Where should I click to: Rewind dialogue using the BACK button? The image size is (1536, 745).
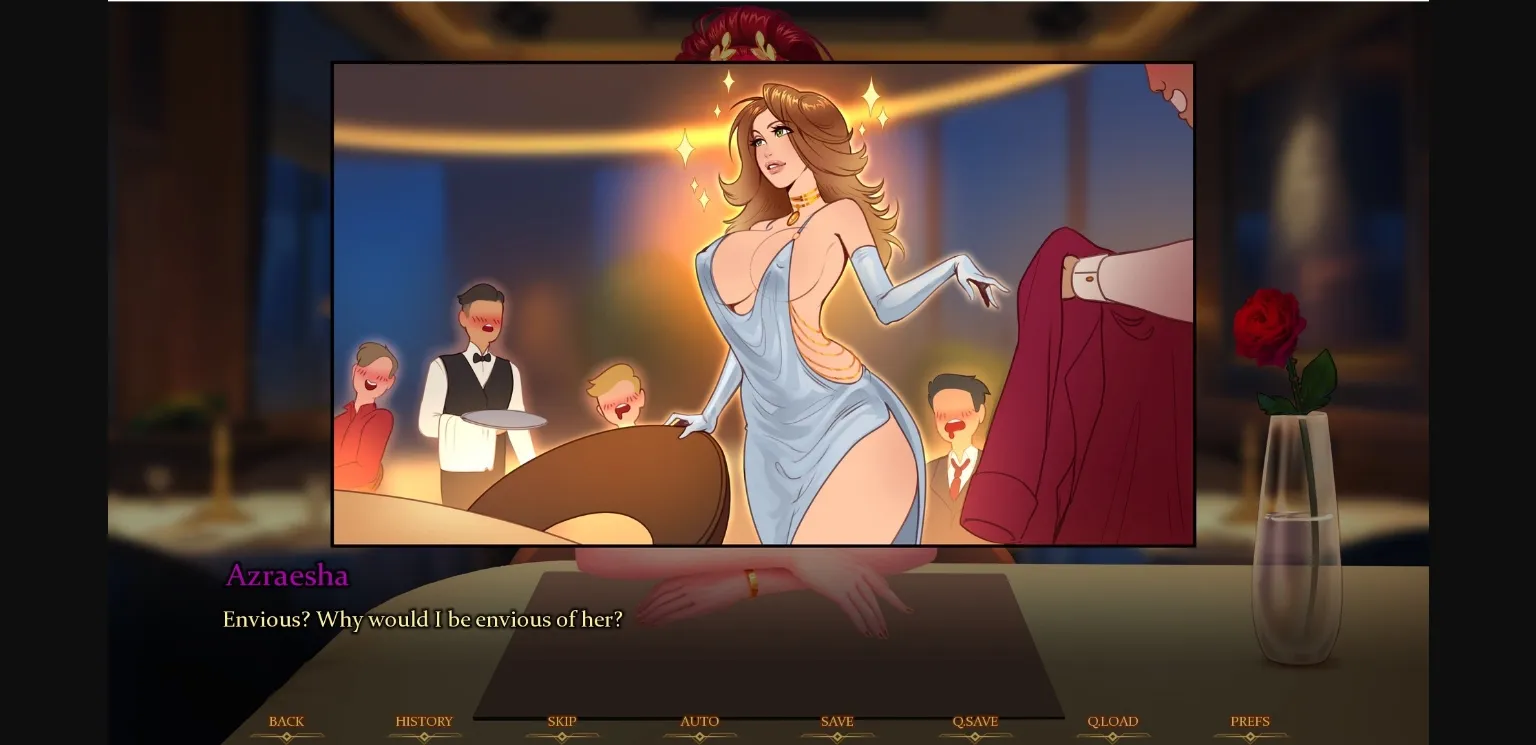click(x=287, y=720)
